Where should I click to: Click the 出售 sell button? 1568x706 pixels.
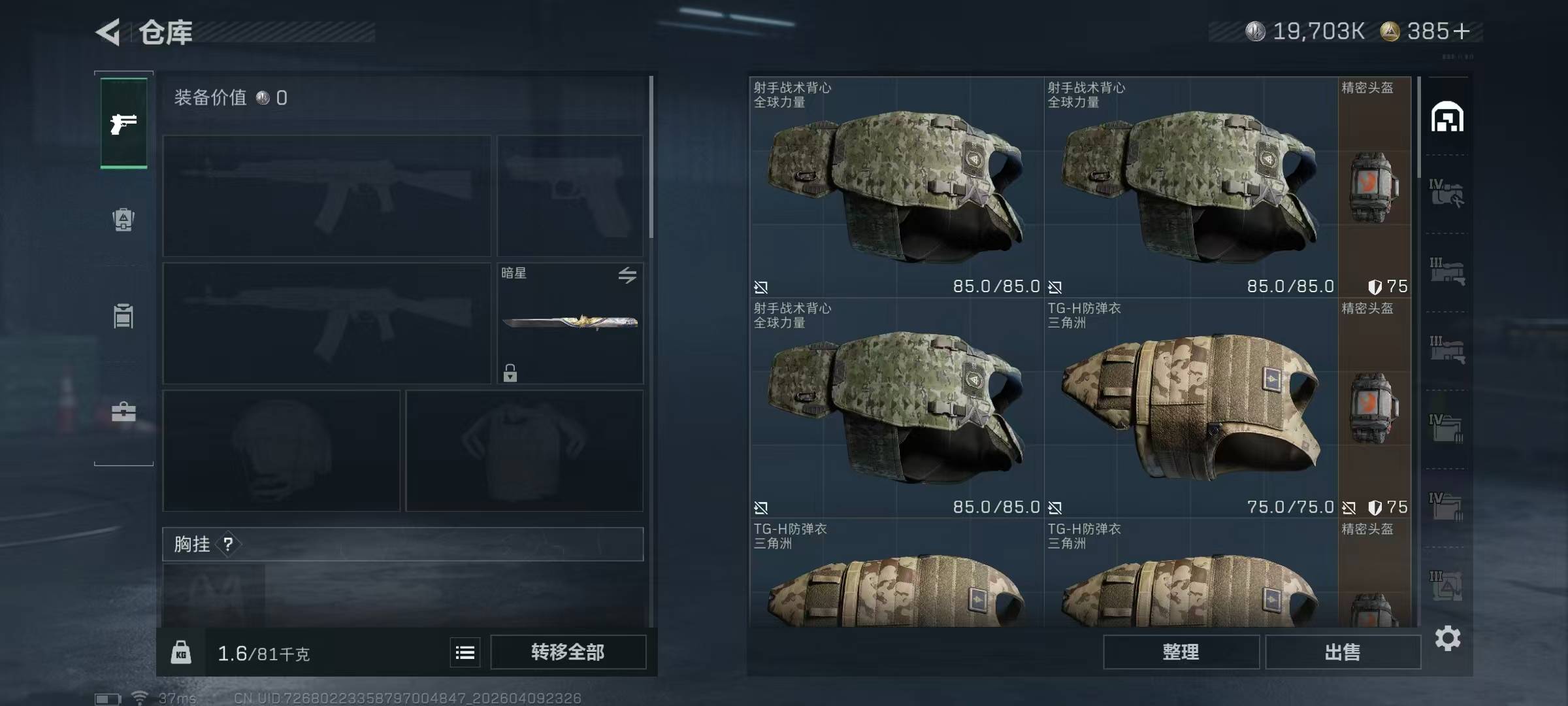(x=1343, y=652)
